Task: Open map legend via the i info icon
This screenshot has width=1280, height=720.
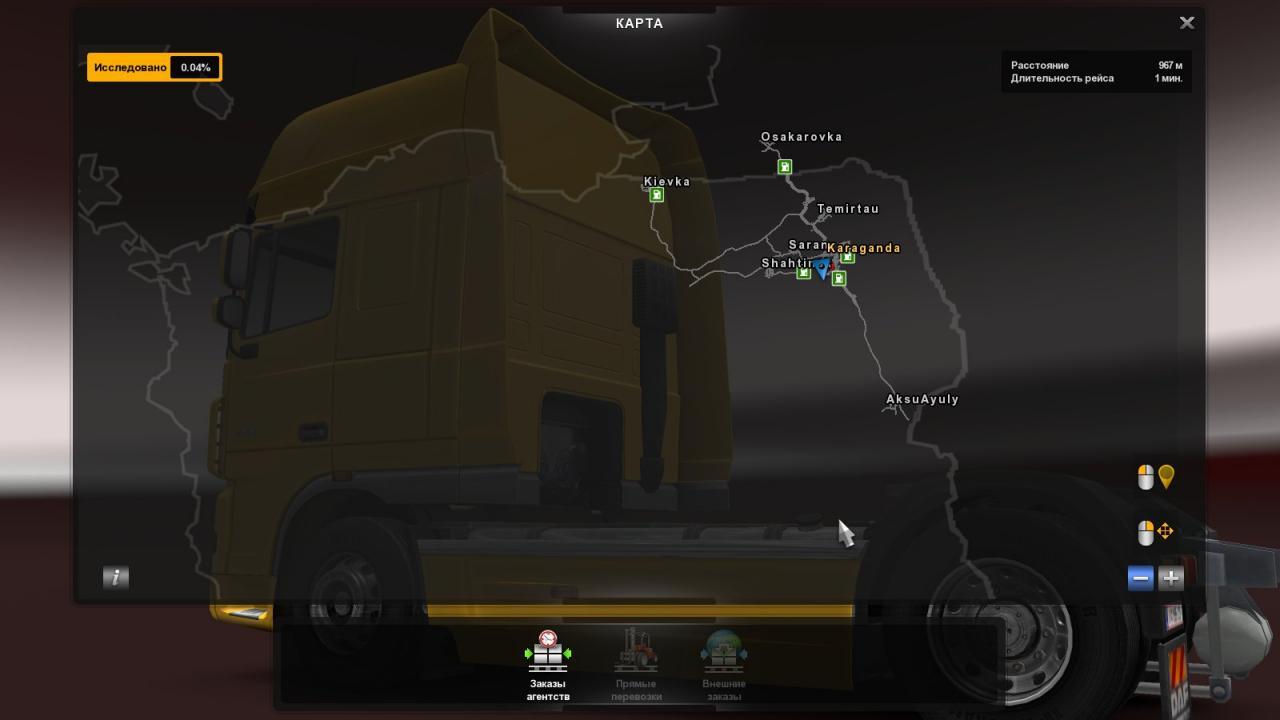Action: (x=115, y=577)
